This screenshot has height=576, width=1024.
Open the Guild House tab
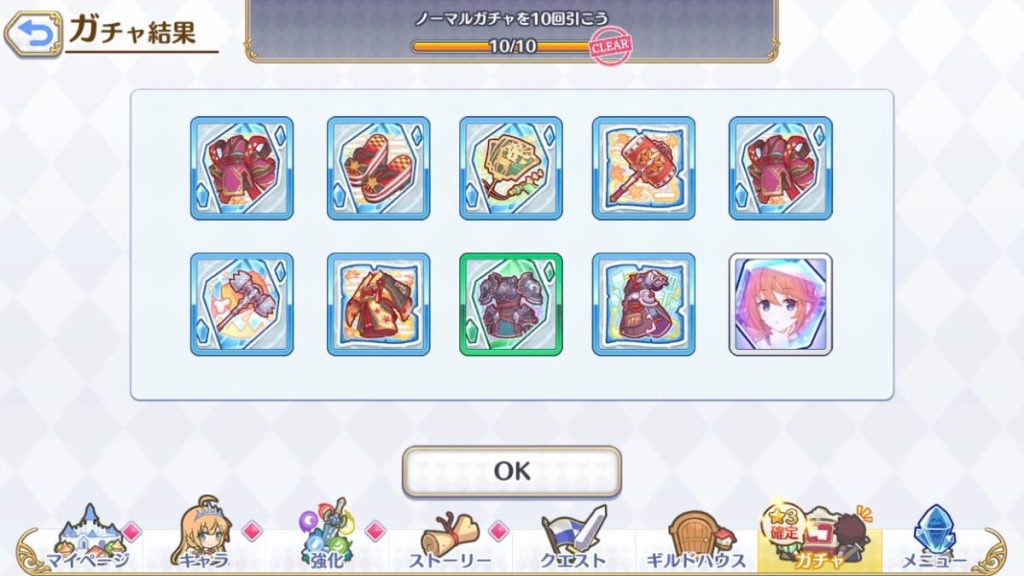tap(697, 540)
